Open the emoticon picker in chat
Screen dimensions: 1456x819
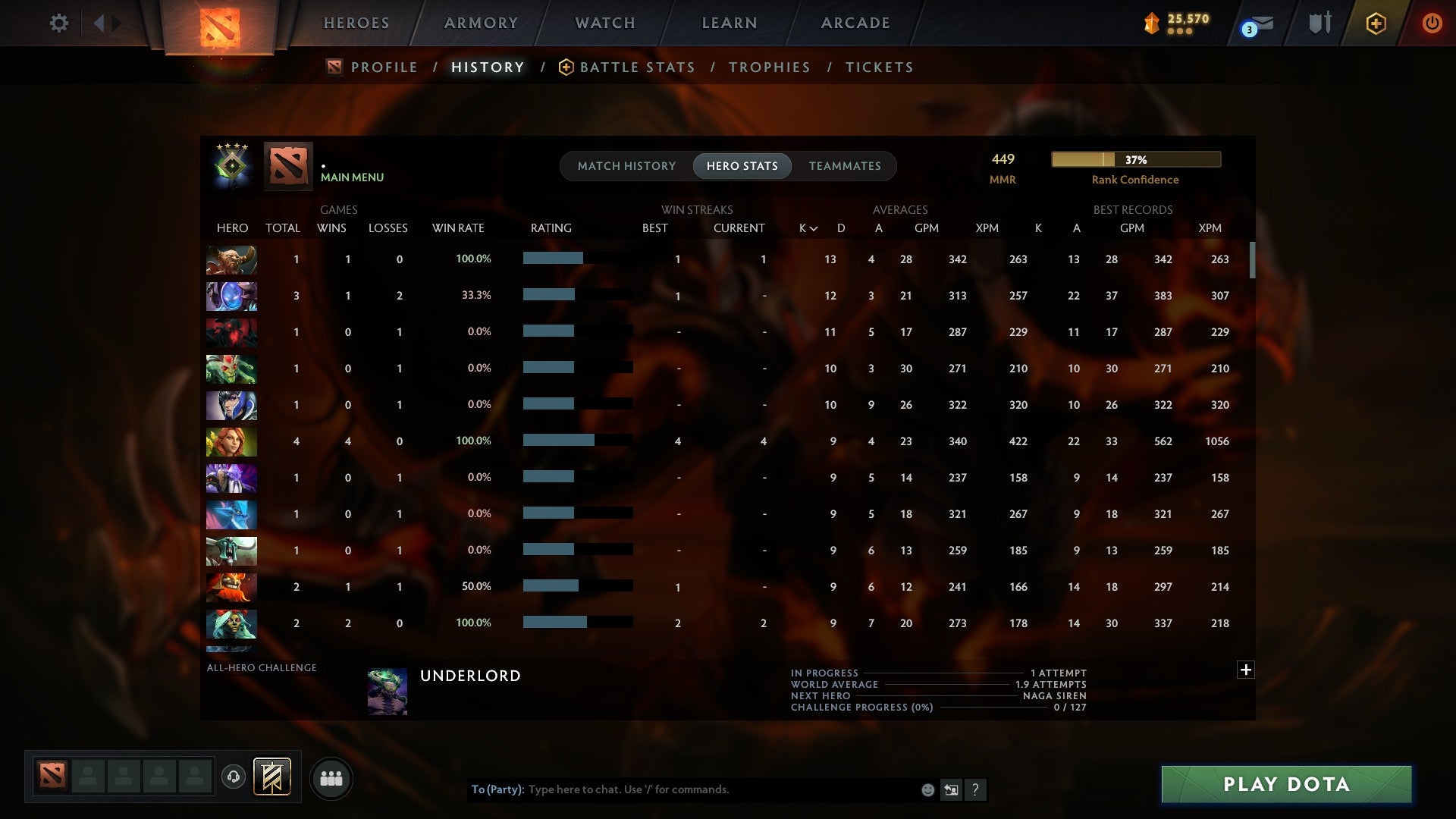927,789
